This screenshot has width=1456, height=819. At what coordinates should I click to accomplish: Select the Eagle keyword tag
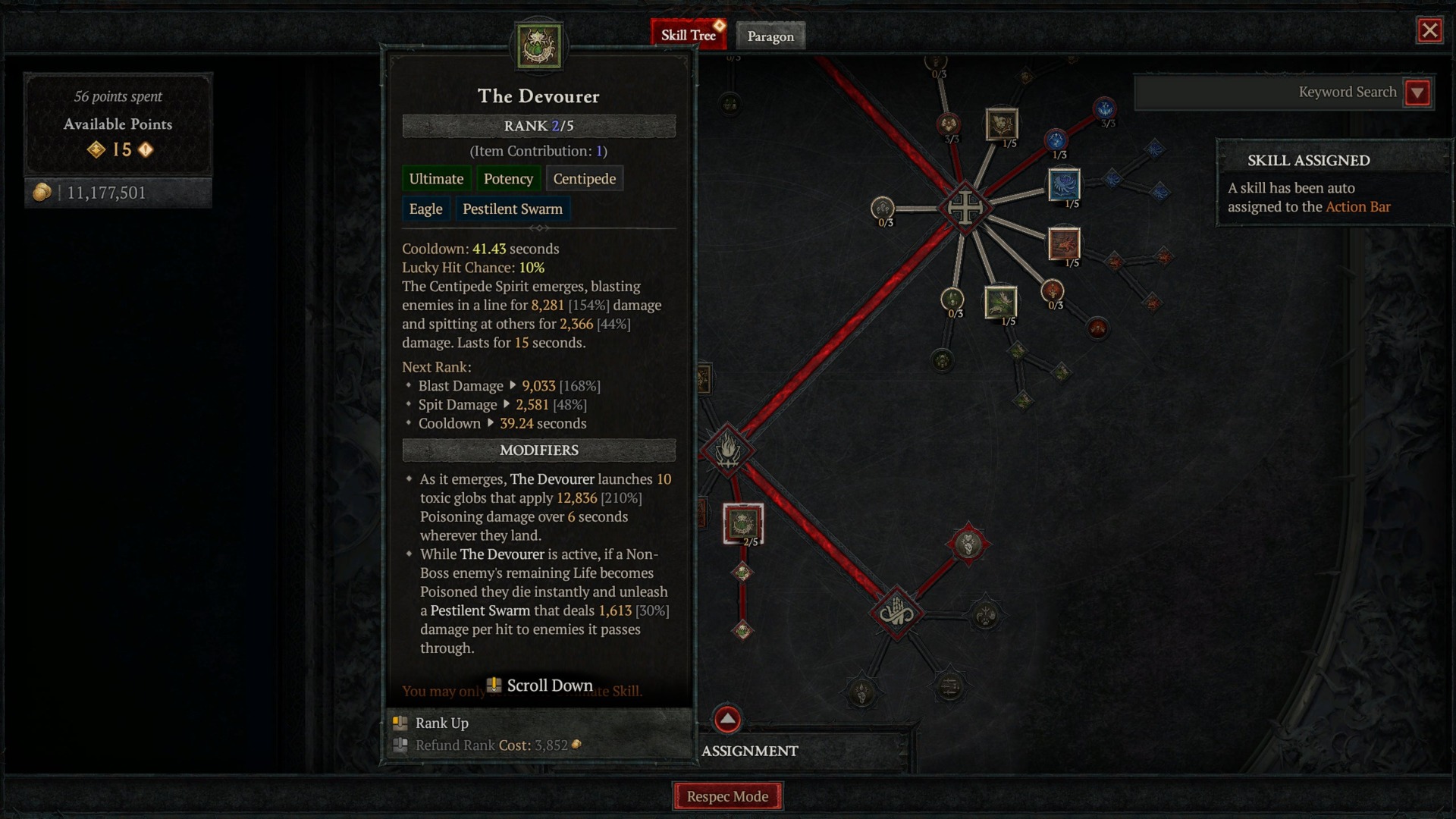pos(425,209)
